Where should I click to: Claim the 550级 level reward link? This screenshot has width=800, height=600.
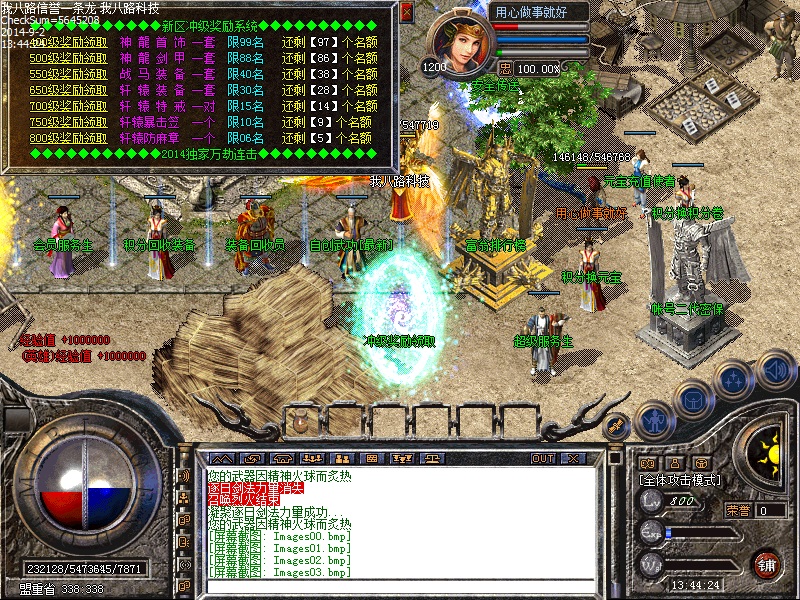click(x=69, y=74)
